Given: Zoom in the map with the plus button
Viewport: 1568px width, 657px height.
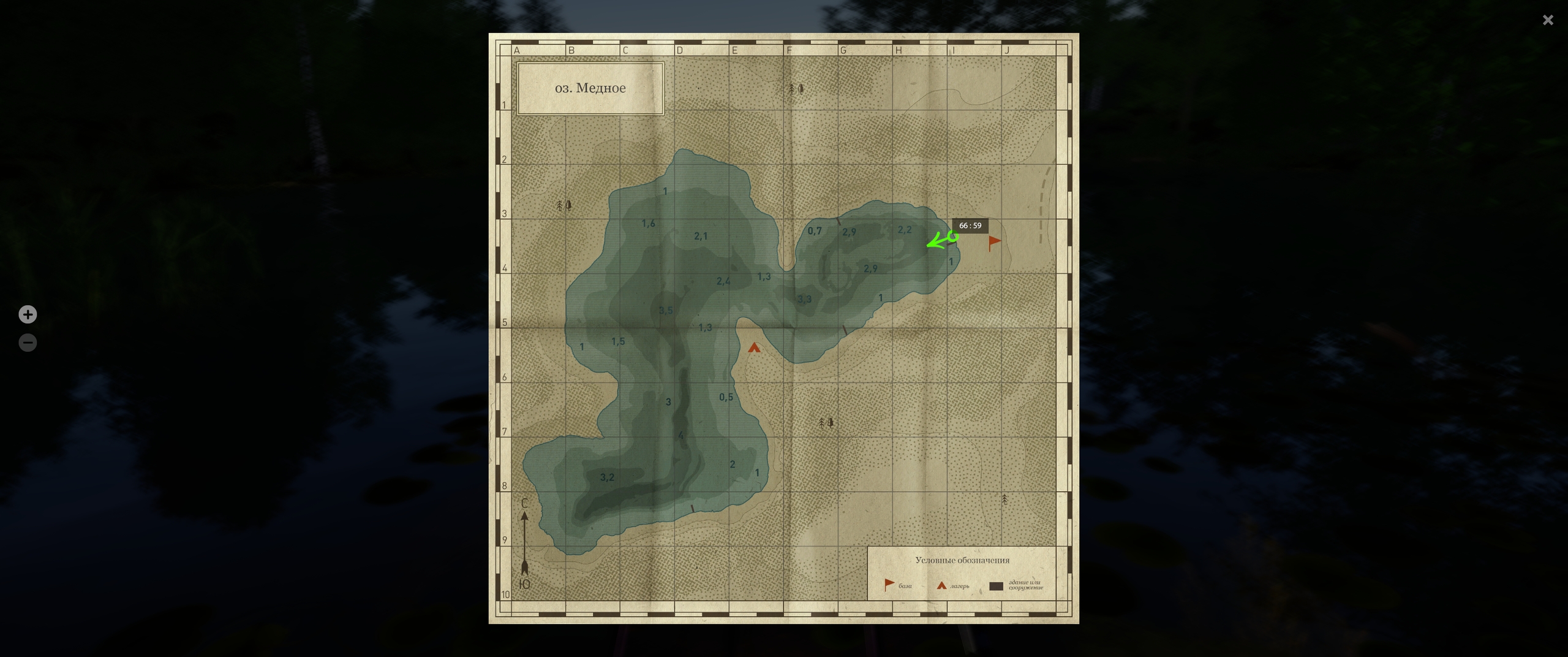Looking at the screenshot, I should (x=28, y=314).
